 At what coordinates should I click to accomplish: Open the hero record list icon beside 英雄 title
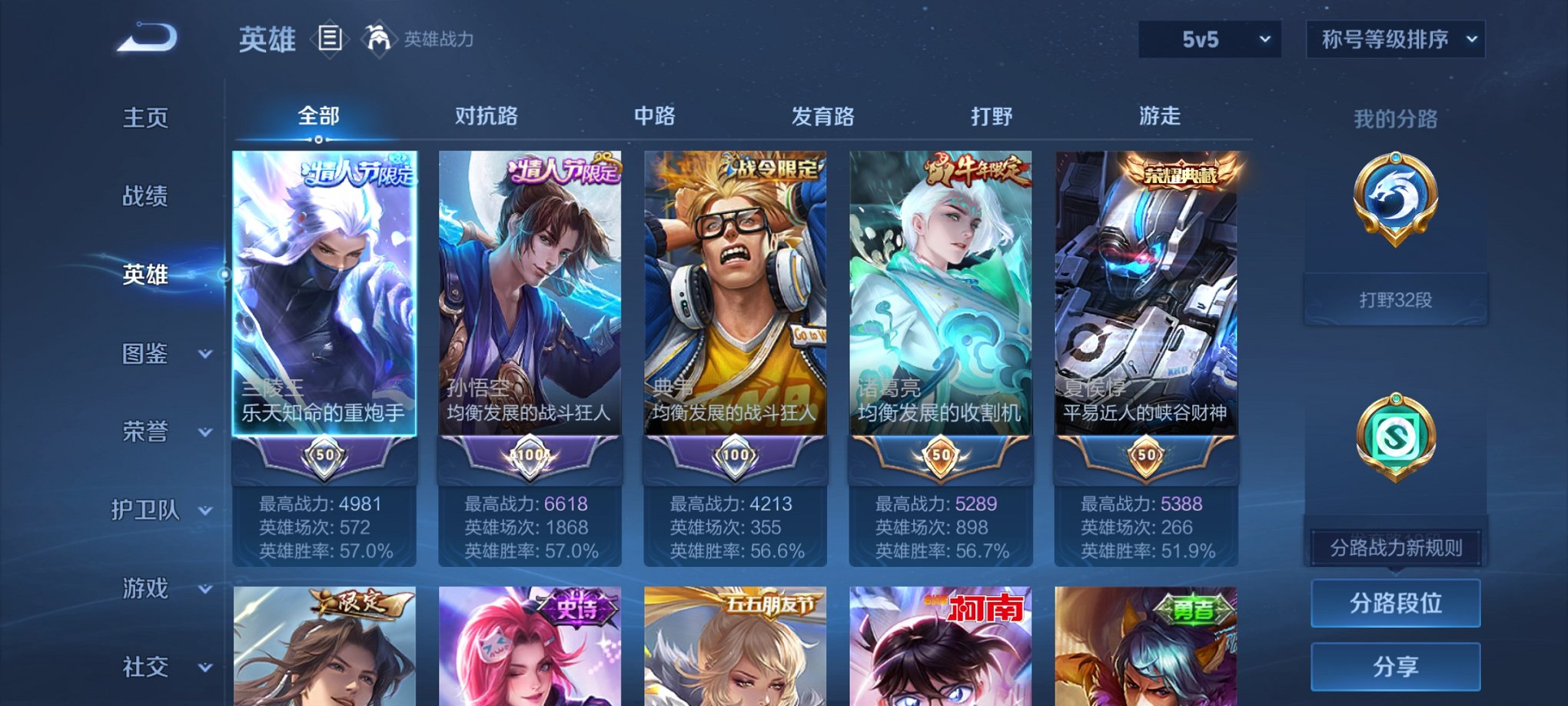tap(330, 38)
